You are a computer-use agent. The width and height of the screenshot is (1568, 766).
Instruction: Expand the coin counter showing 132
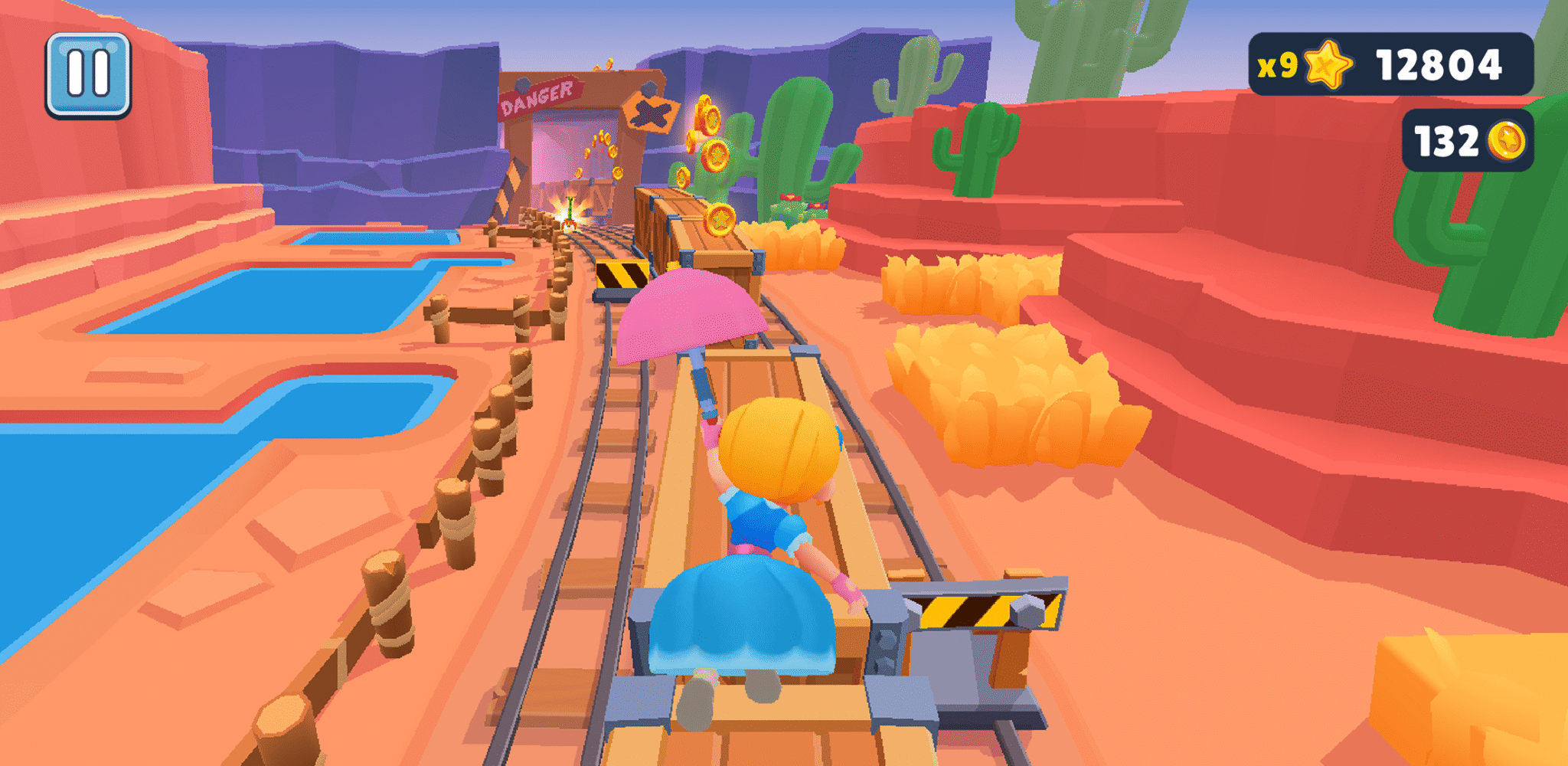(x=1447, y=140)
